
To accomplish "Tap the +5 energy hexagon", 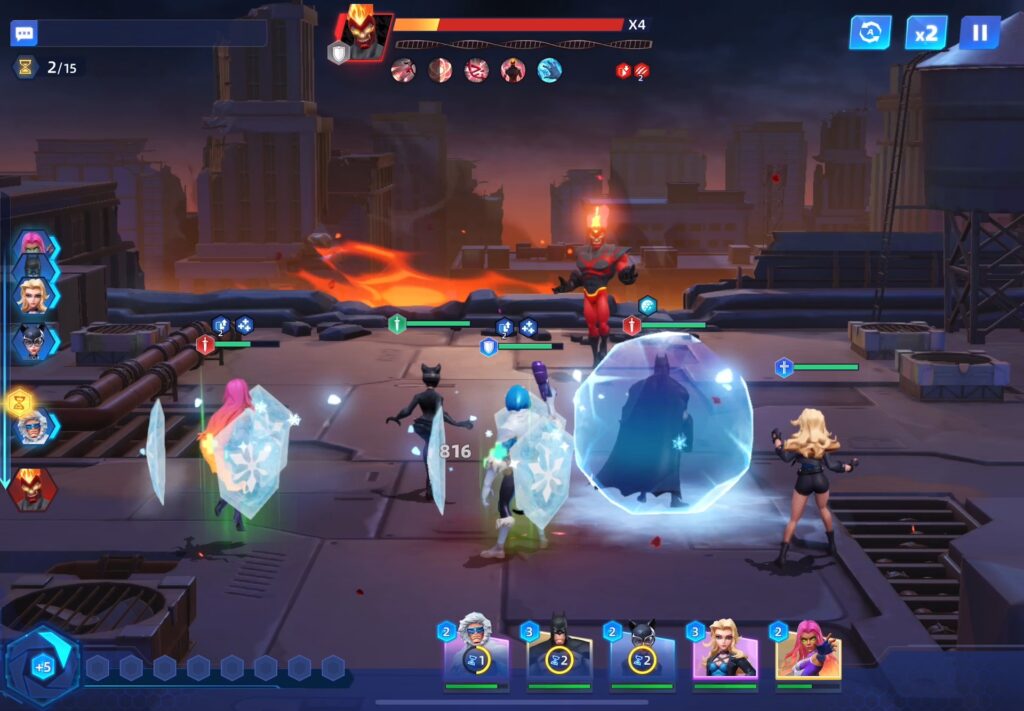I will pyautogui.click(x=42, y=665).
